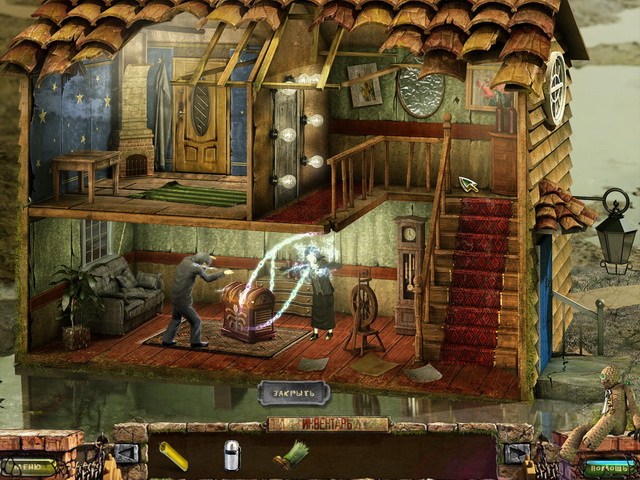640x480 pixels.
Task: Choose the green grass bundle item
Action: coord(290,455)
